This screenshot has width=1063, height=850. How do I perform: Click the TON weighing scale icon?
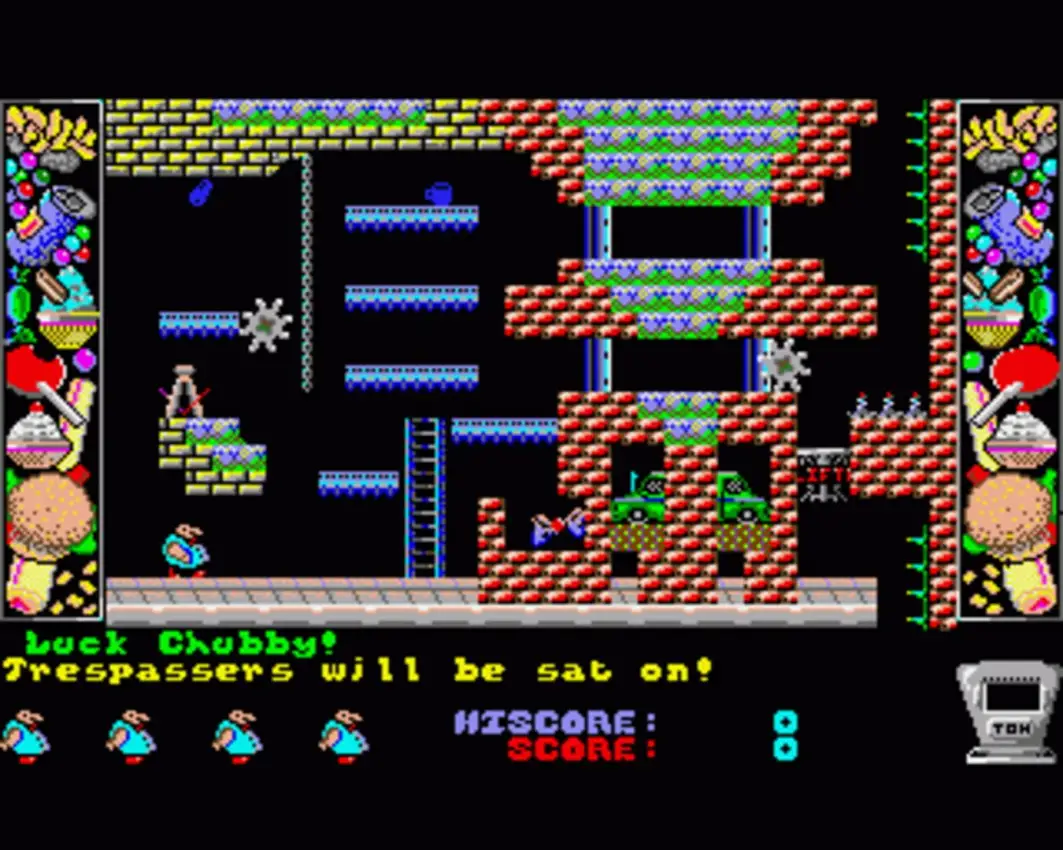coord(1009,713)
